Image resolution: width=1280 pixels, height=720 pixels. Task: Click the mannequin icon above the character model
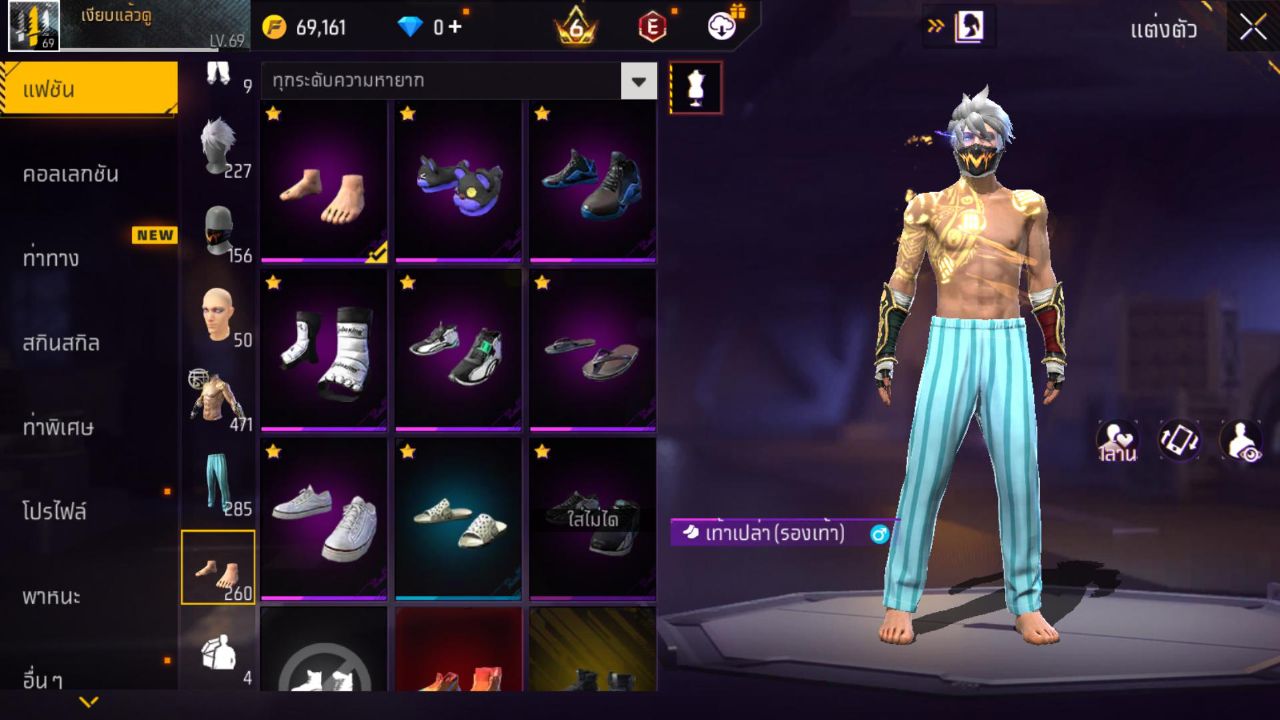(694, 87)
